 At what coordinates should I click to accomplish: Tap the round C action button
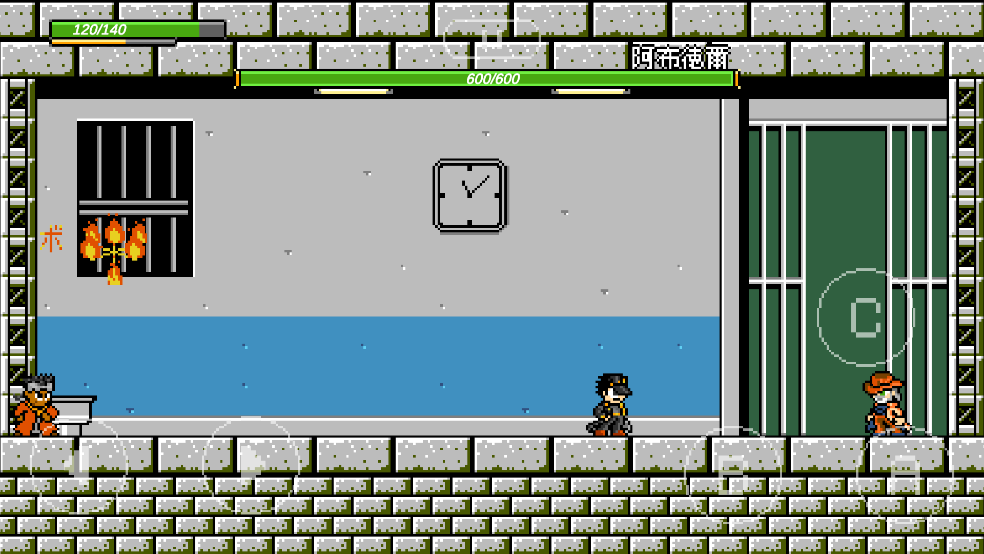point(865,317)
